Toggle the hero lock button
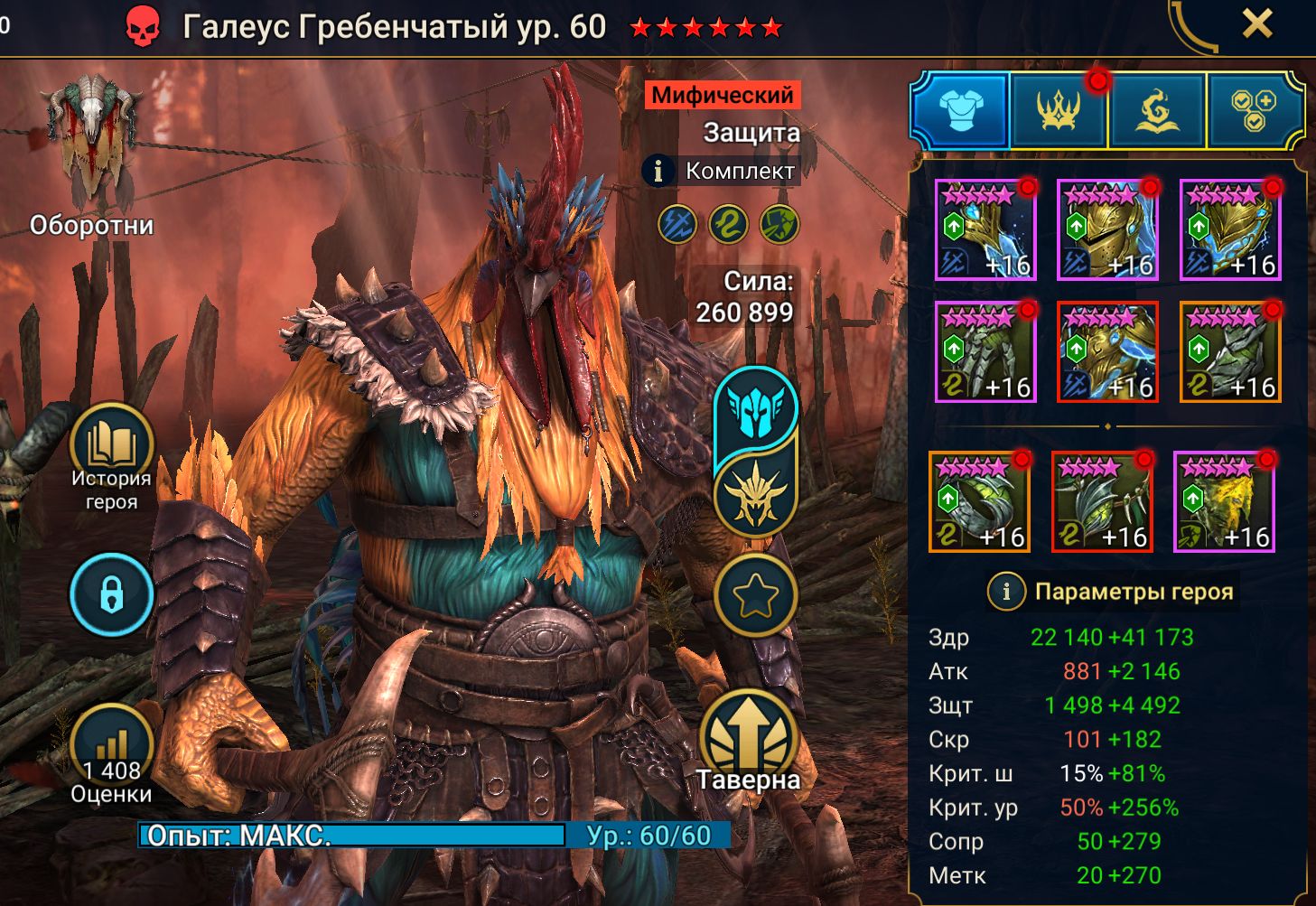Screen dimensions: 1316x906 coord(112,595)
